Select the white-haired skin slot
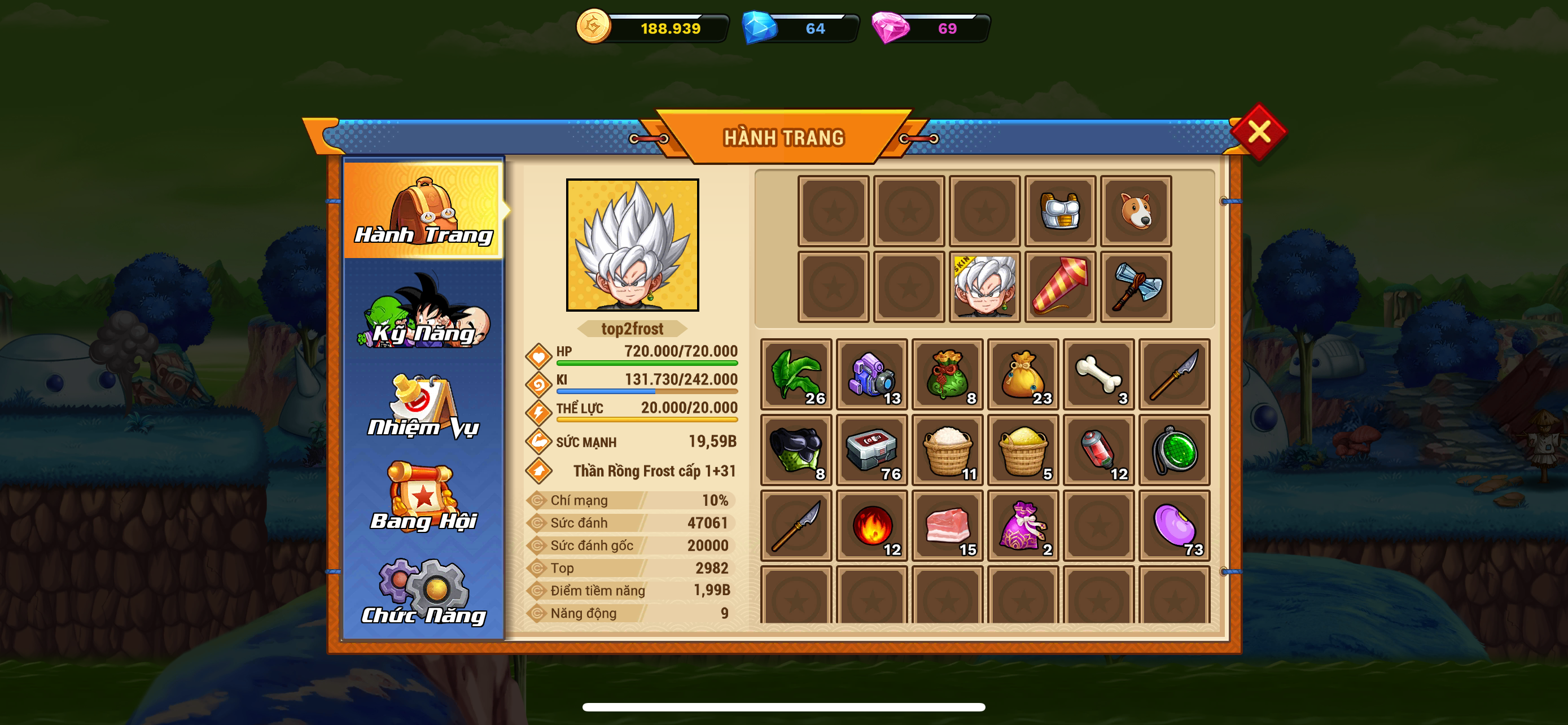Viewport: 1568px width, 725px height. point(984,287)
